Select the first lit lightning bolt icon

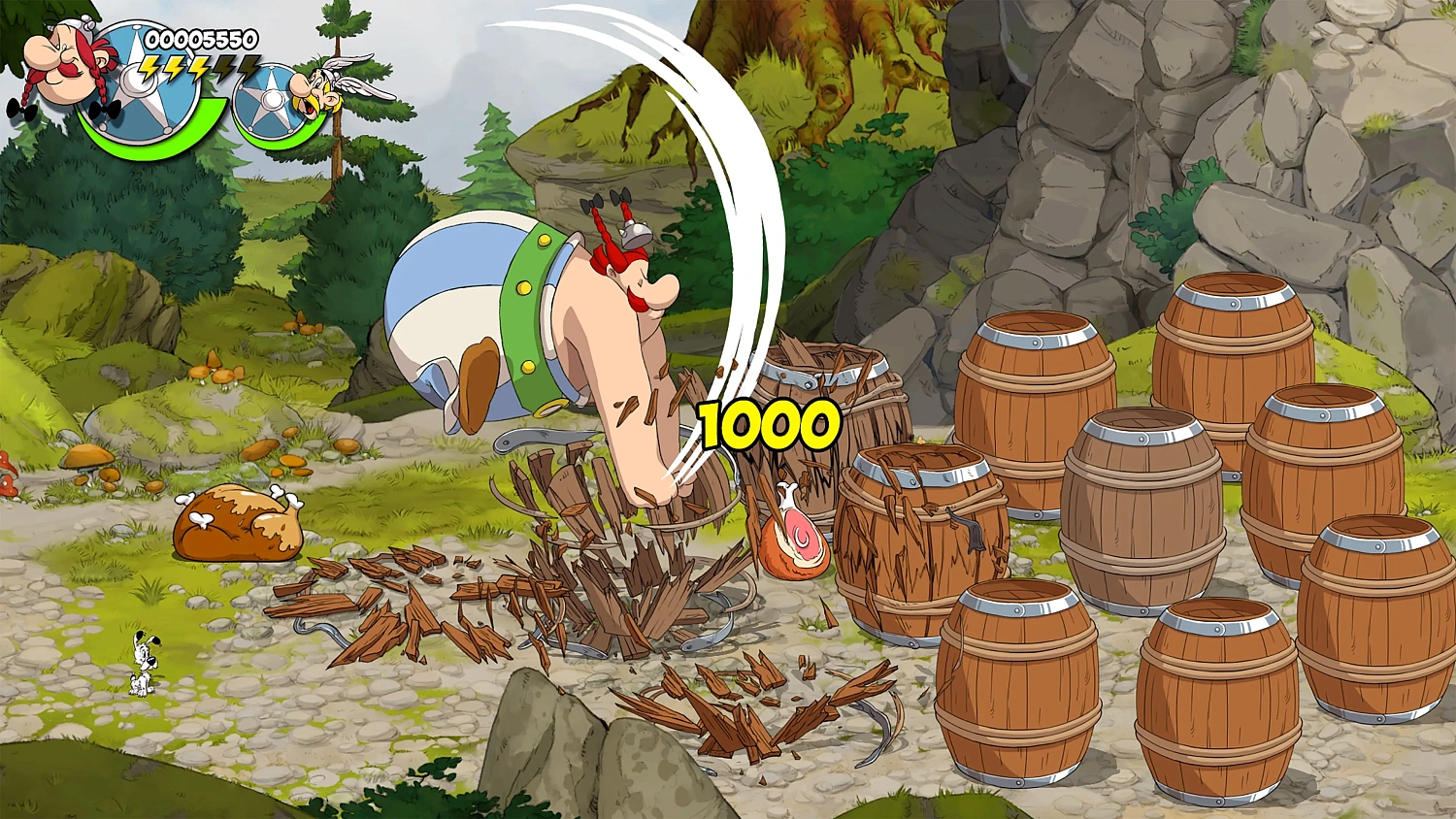tap(149, 68)
